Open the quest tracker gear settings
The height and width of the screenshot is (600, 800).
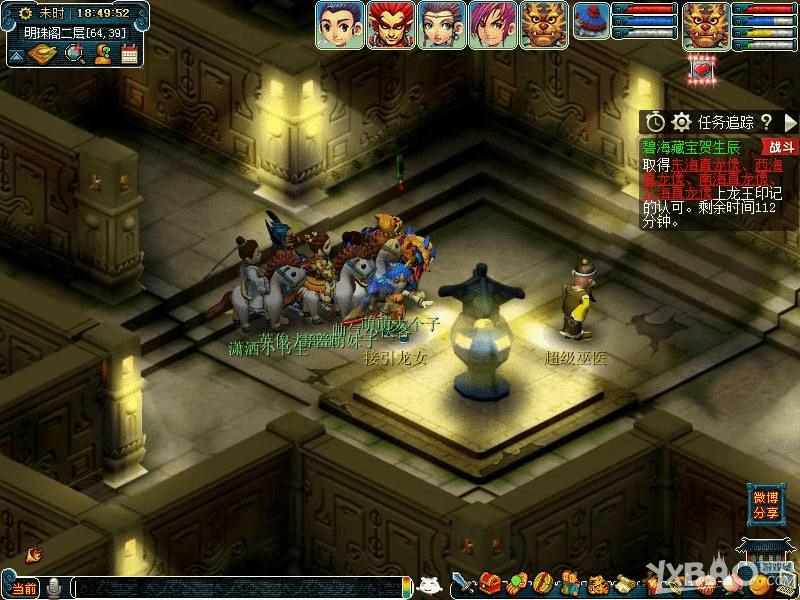point(682,122)
